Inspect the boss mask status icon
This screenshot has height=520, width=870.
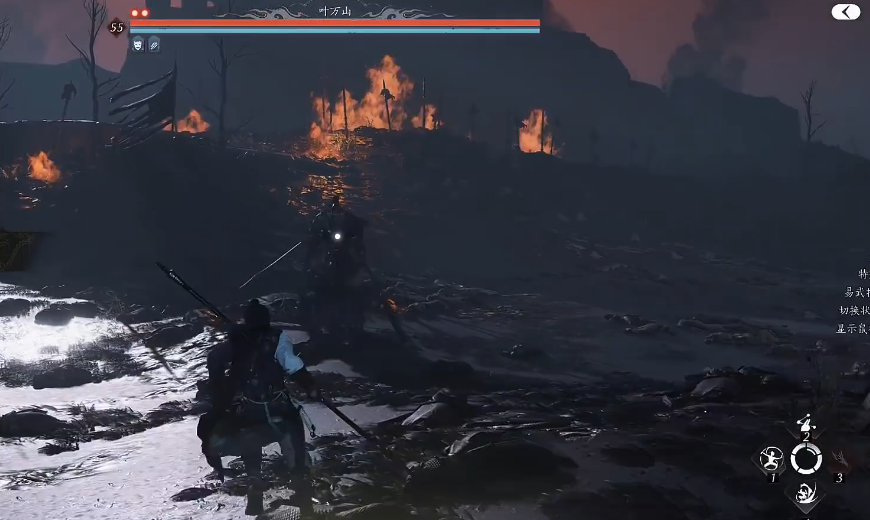pyautogui.click(x=138, y=44)
